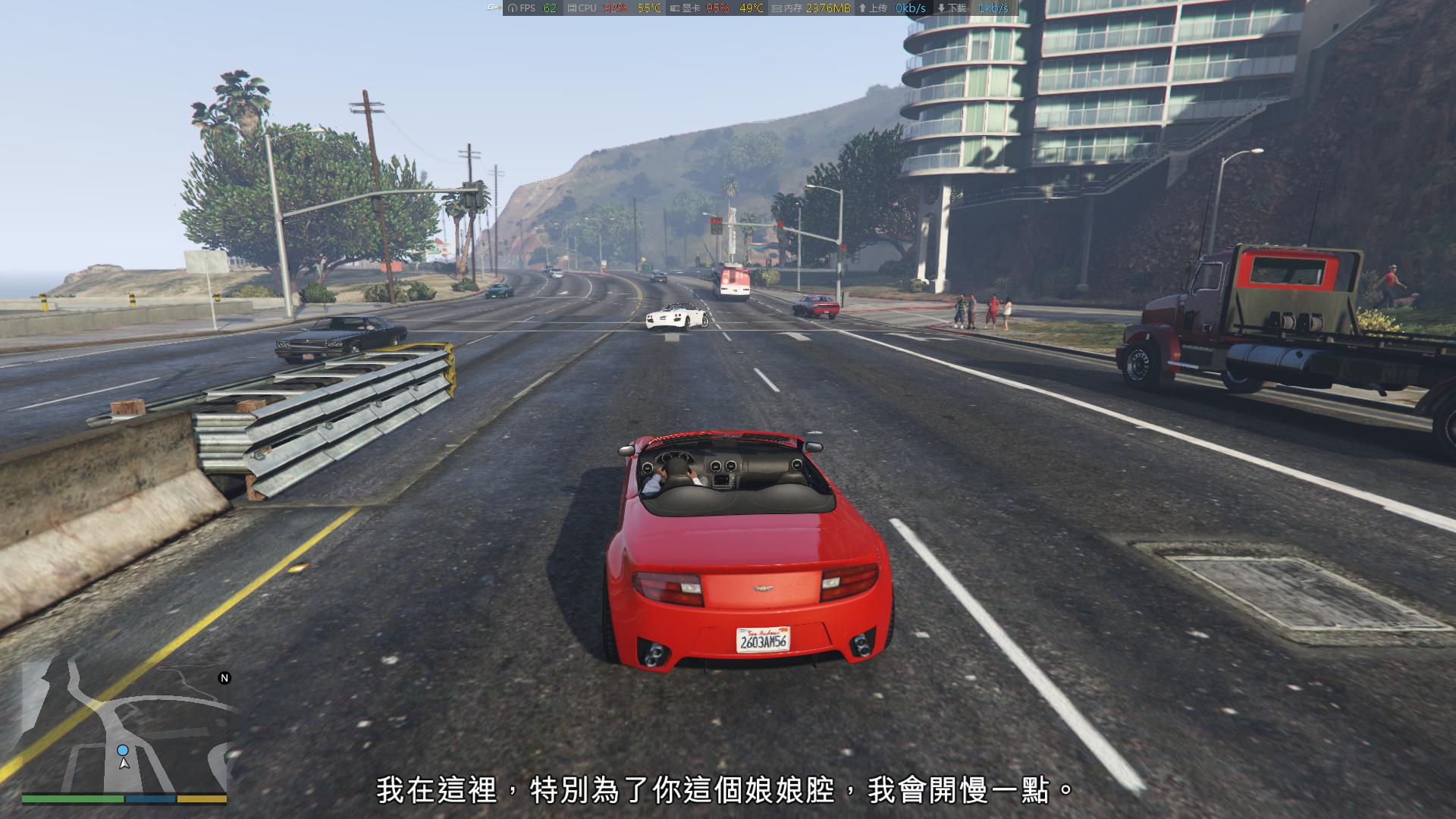The image size is (1456, 819).
Task: Click the 55℃ CPU temperature reading
Action: (x=648, y=8)
